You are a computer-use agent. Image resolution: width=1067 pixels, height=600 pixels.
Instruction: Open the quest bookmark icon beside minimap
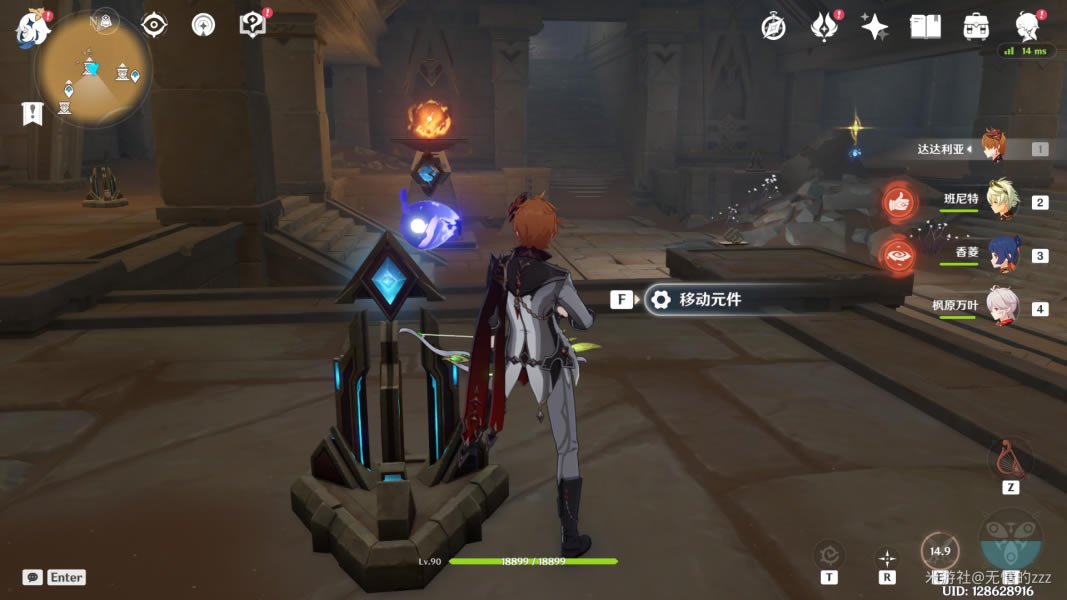coord(32,113)
